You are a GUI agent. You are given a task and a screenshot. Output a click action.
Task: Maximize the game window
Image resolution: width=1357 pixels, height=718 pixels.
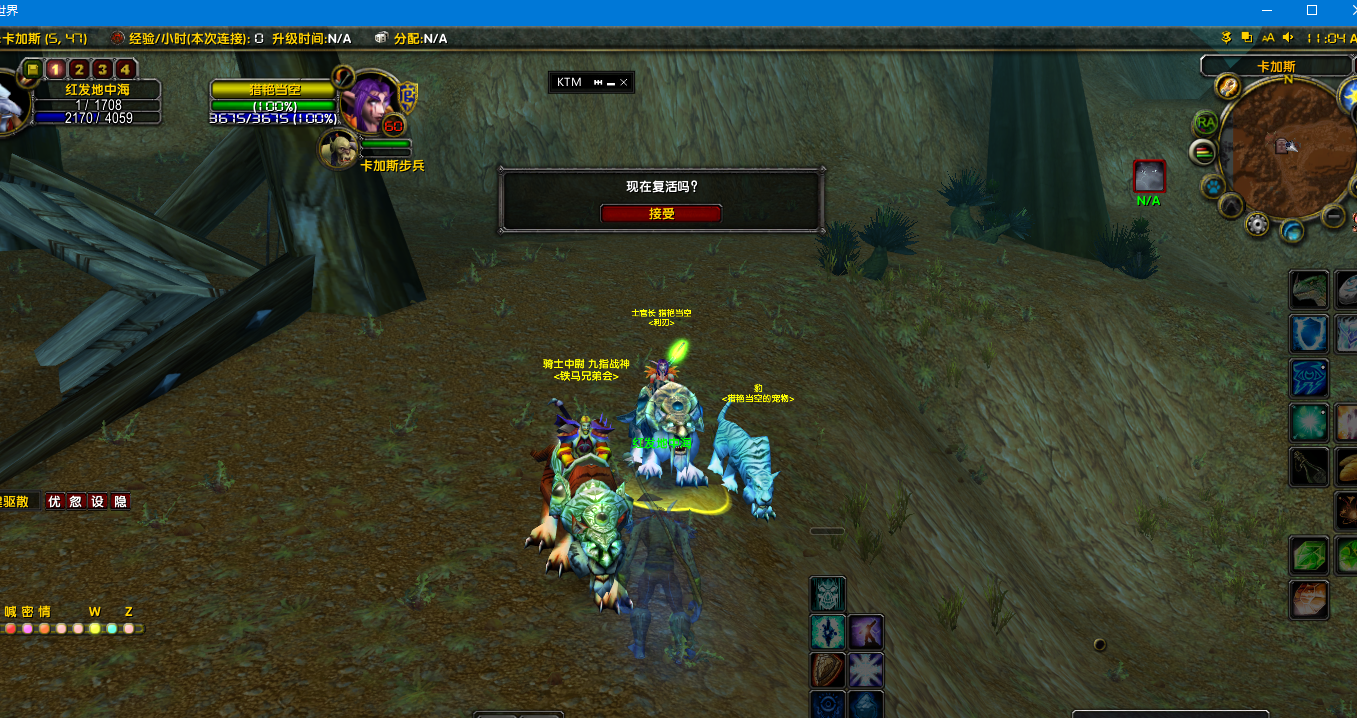coord(1312,10)
